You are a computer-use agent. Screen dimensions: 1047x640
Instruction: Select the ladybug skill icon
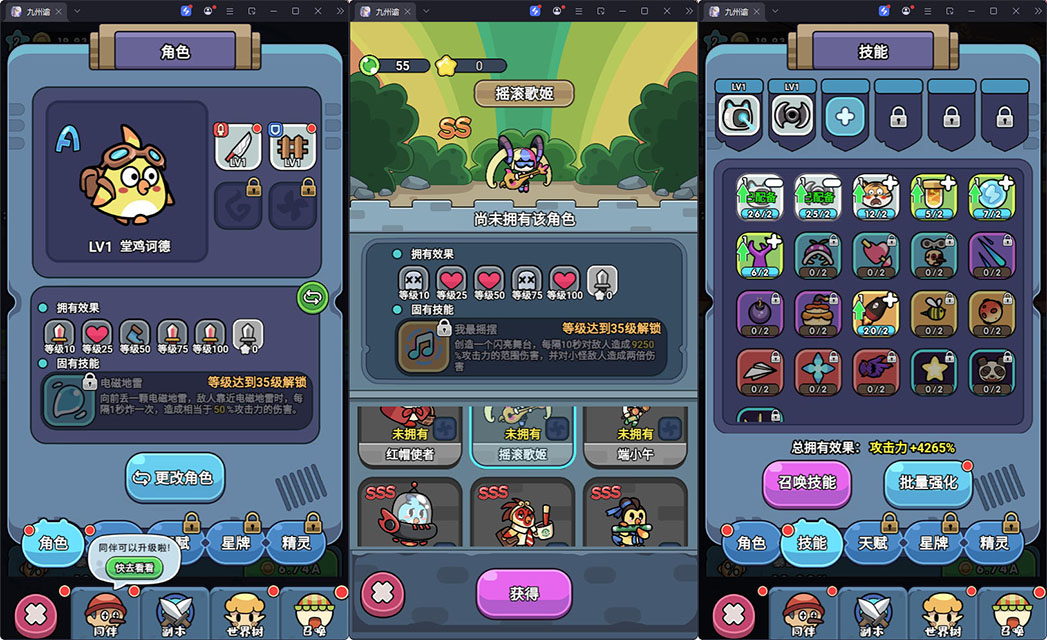pyautogui.click(x=991, y=313)
